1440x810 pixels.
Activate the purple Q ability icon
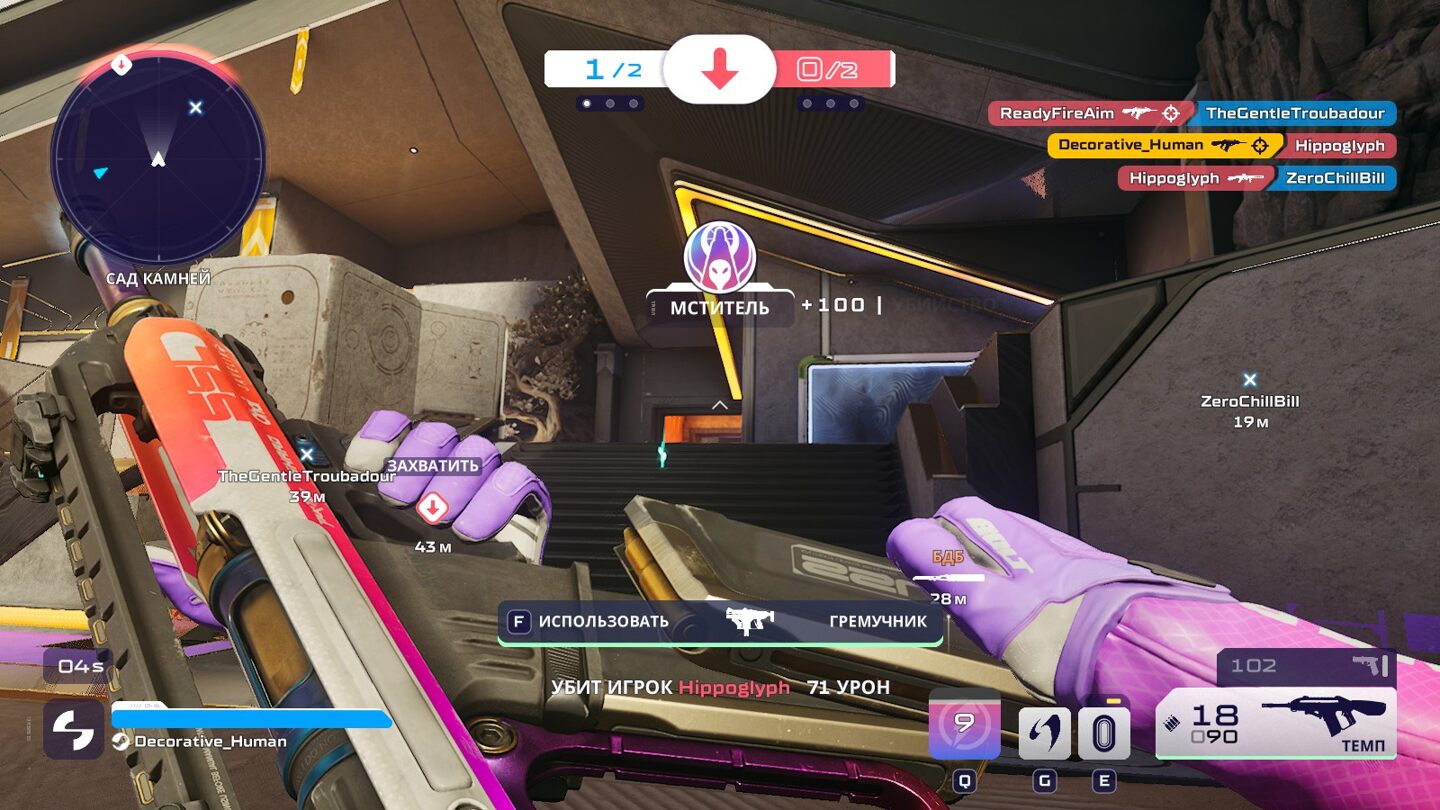(964, 724)
